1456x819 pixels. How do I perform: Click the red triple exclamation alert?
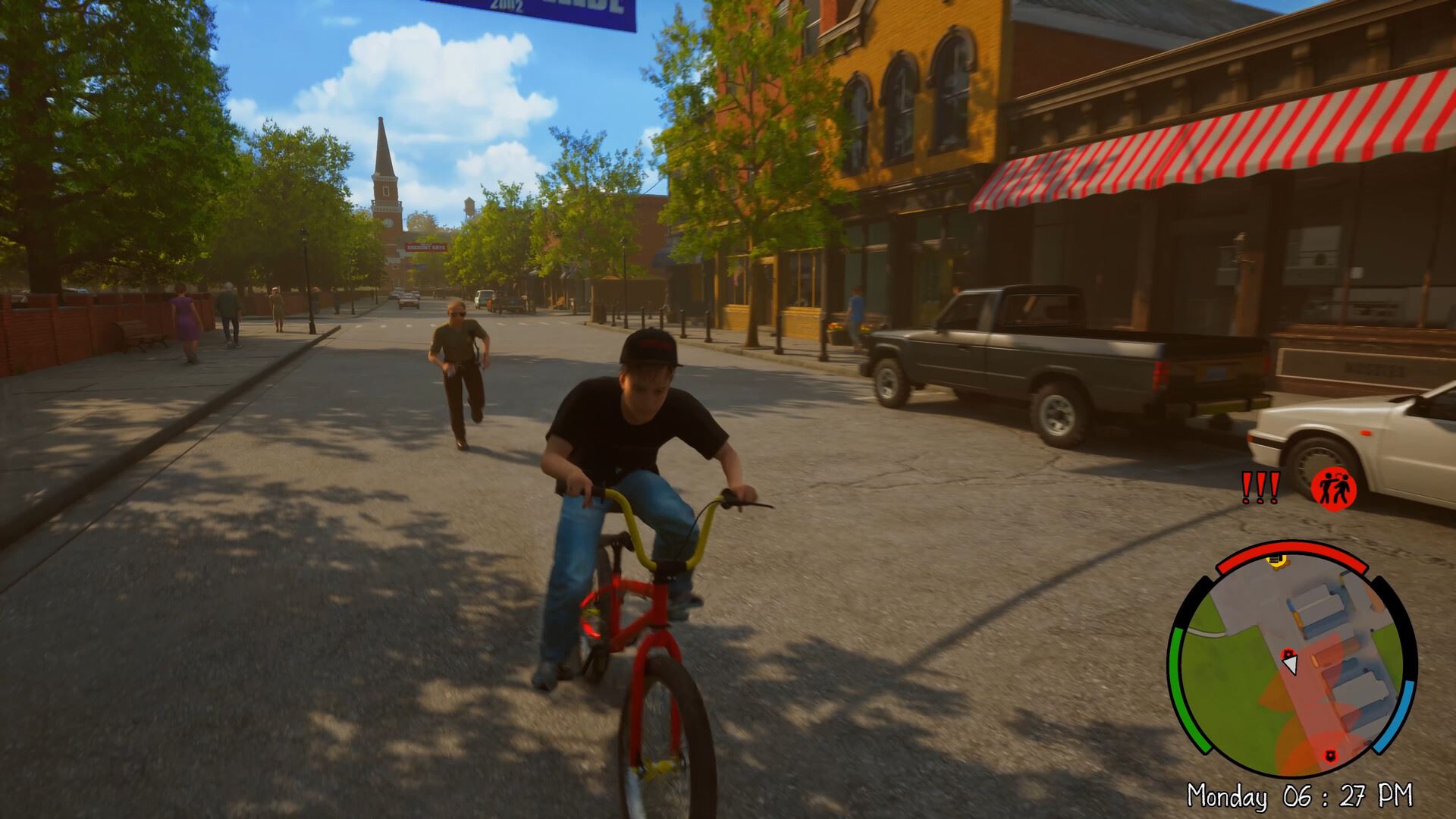[x=1260, y=488]
